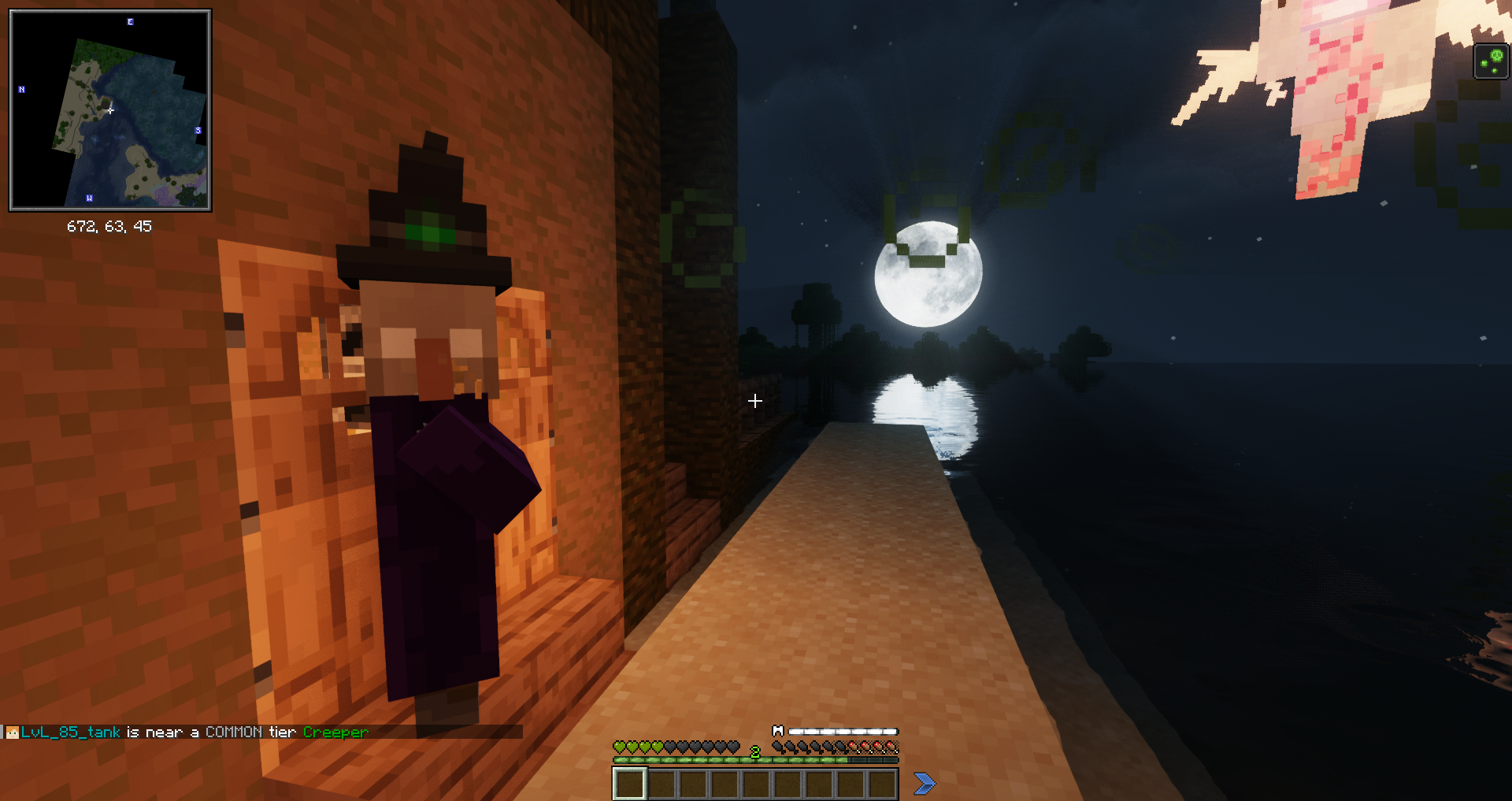Select the first hotbar slot
Viewport: 1512px width, 801px height.
tap(629, 784)
